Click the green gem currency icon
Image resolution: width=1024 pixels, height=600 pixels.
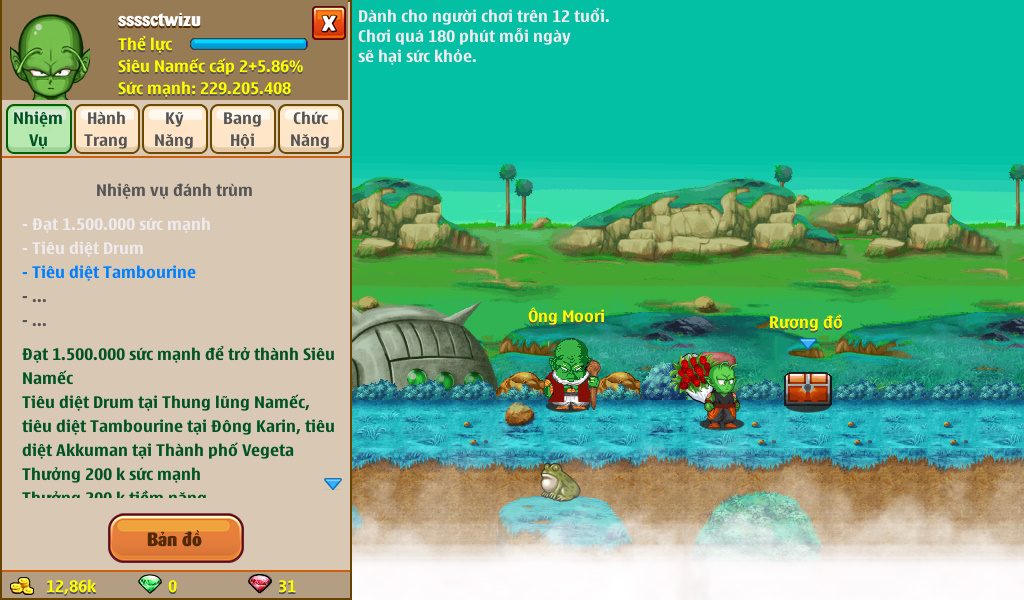coord(149,585)
